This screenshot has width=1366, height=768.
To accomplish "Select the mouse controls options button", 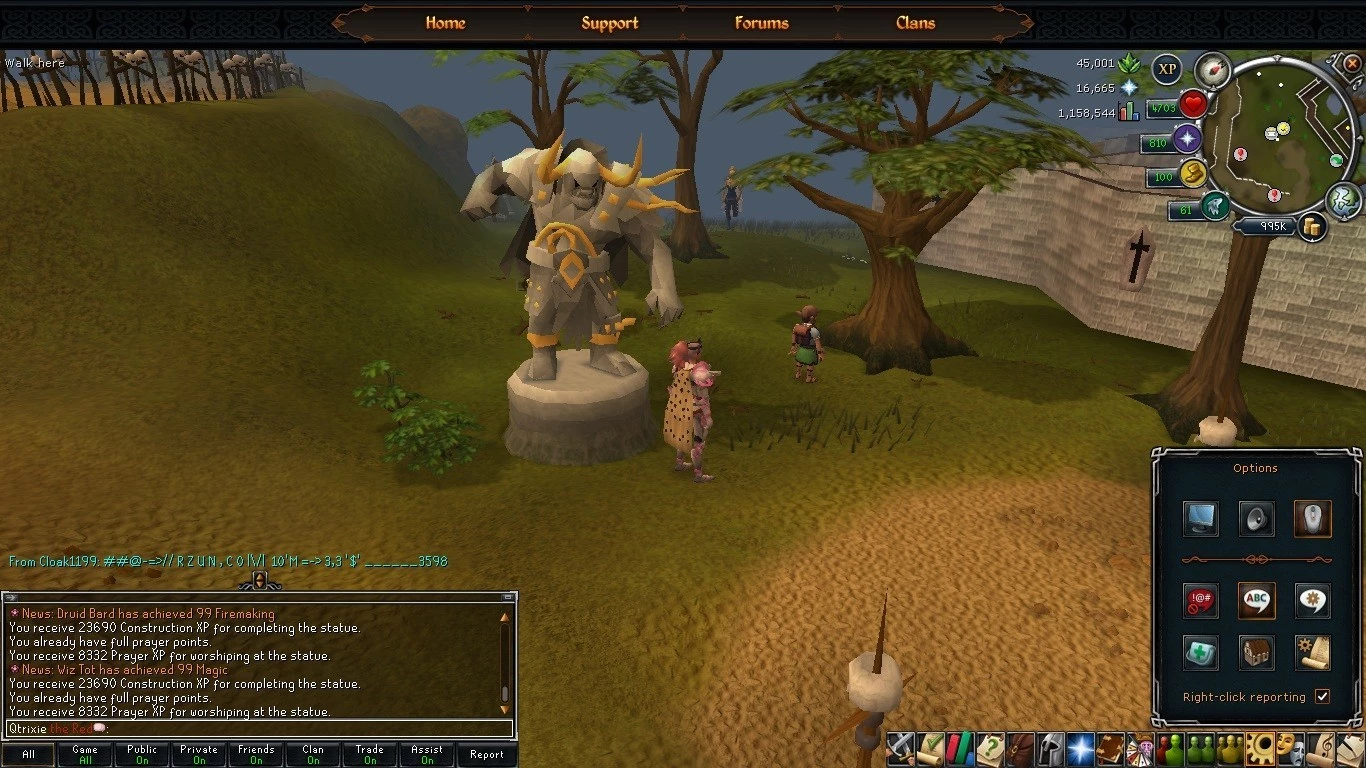I will tap(1312, 518).
